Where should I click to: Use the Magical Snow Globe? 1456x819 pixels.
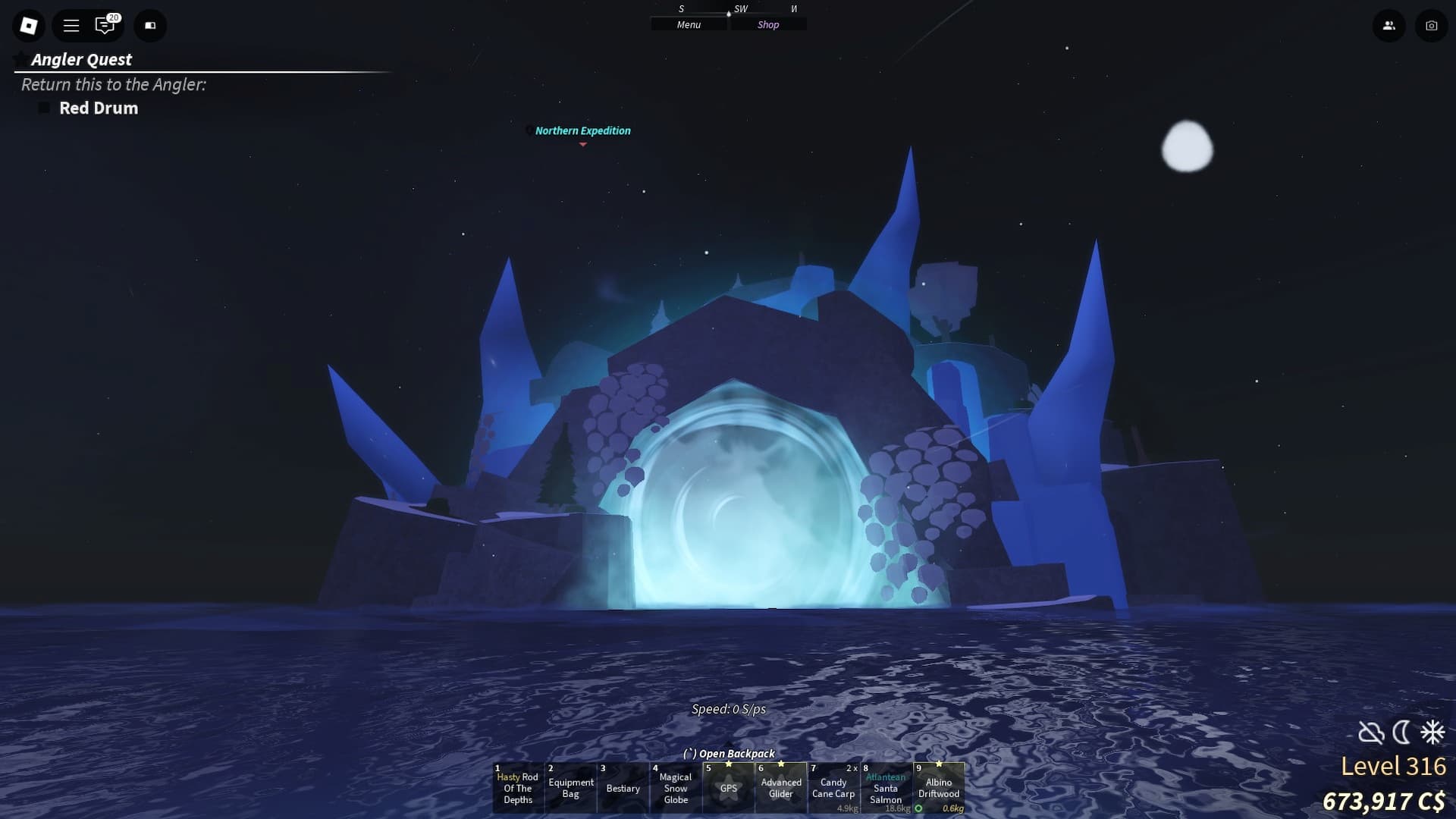pyautogui.click(x=676, y=789)
